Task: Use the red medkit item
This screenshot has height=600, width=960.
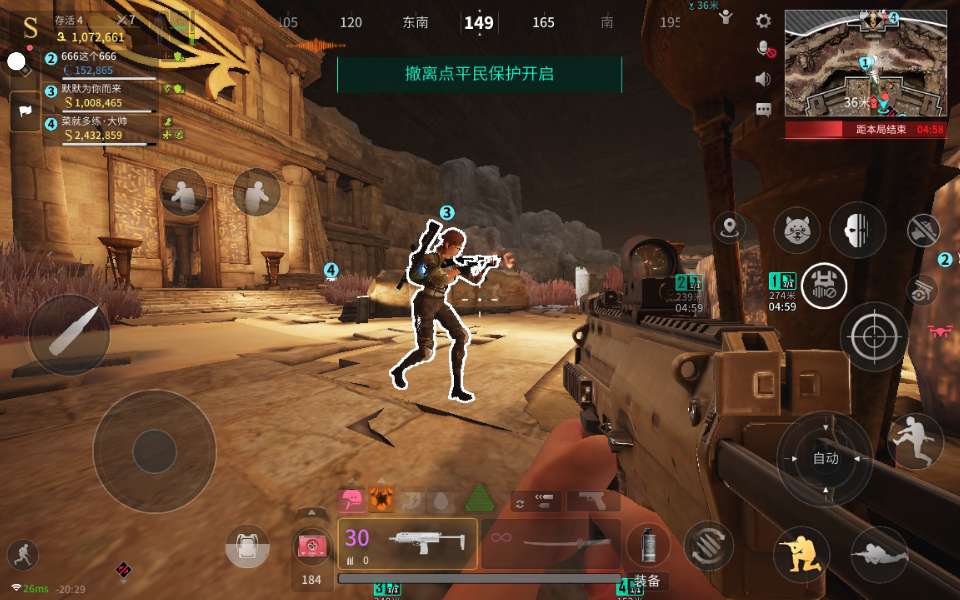Action: click(x=312, y=548)
